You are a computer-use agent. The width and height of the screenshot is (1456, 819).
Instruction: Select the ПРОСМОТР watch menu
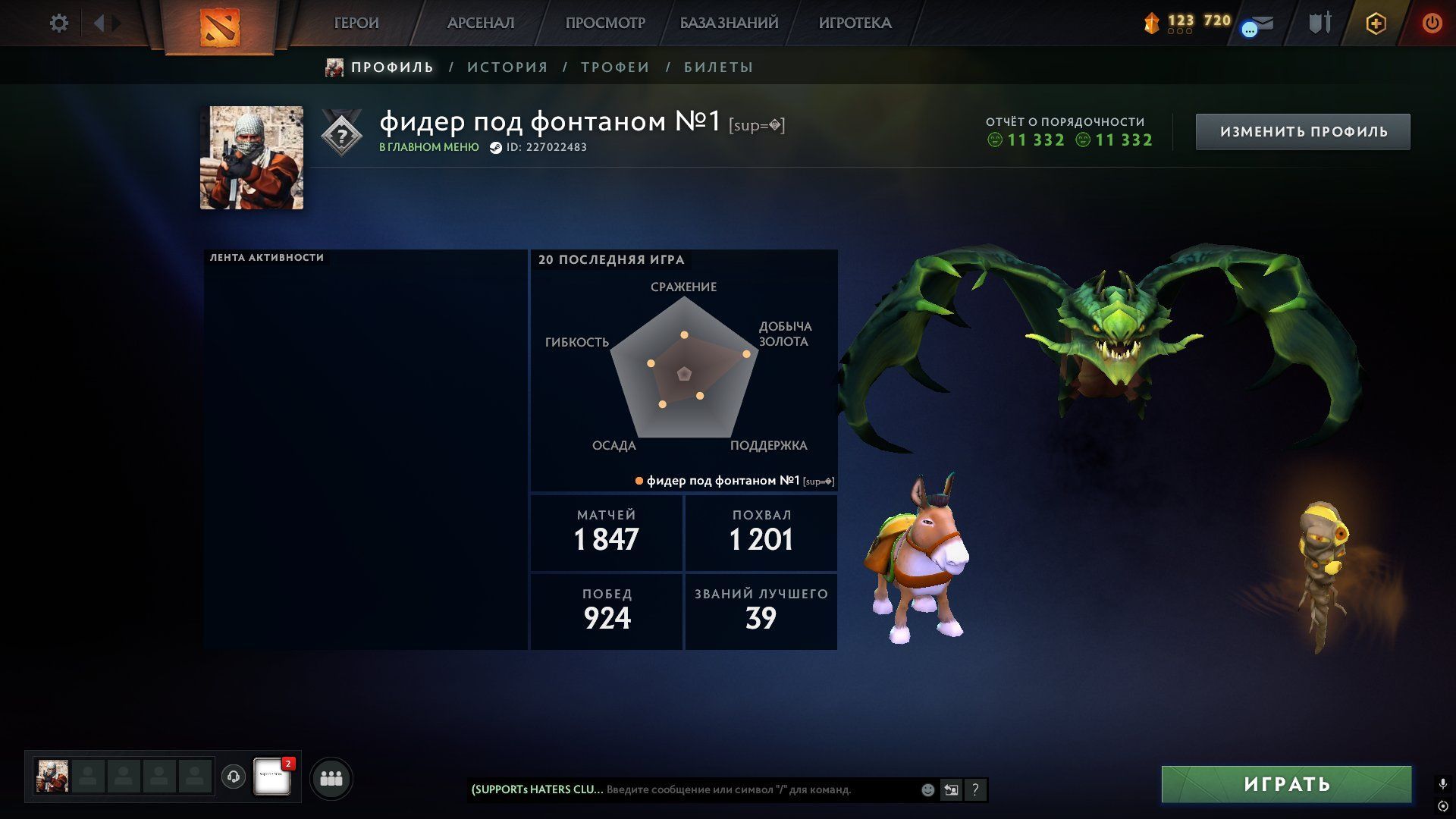click(x=605, y=24)
